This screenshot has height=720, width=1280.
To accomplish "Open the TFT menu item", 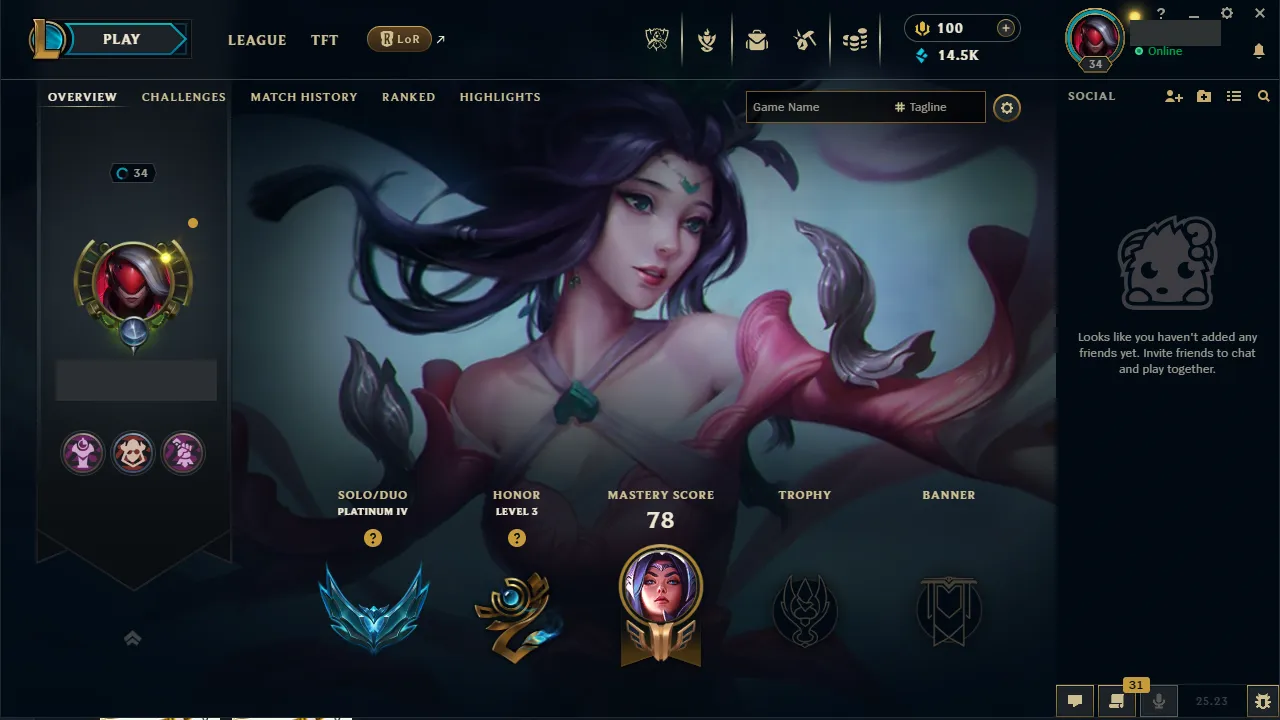I will click(x=324, y=40).
